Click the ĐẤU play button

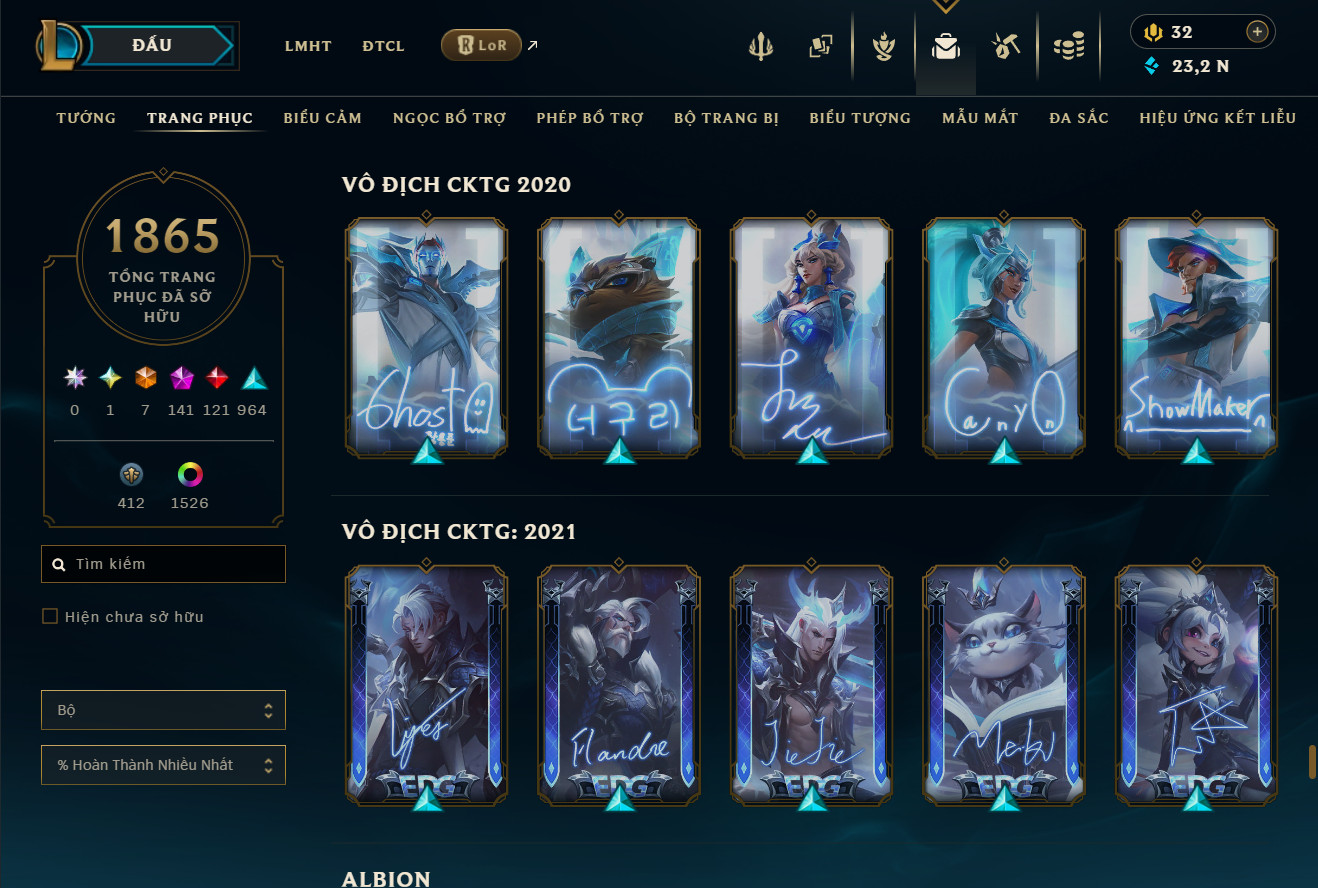coord(152,45)
